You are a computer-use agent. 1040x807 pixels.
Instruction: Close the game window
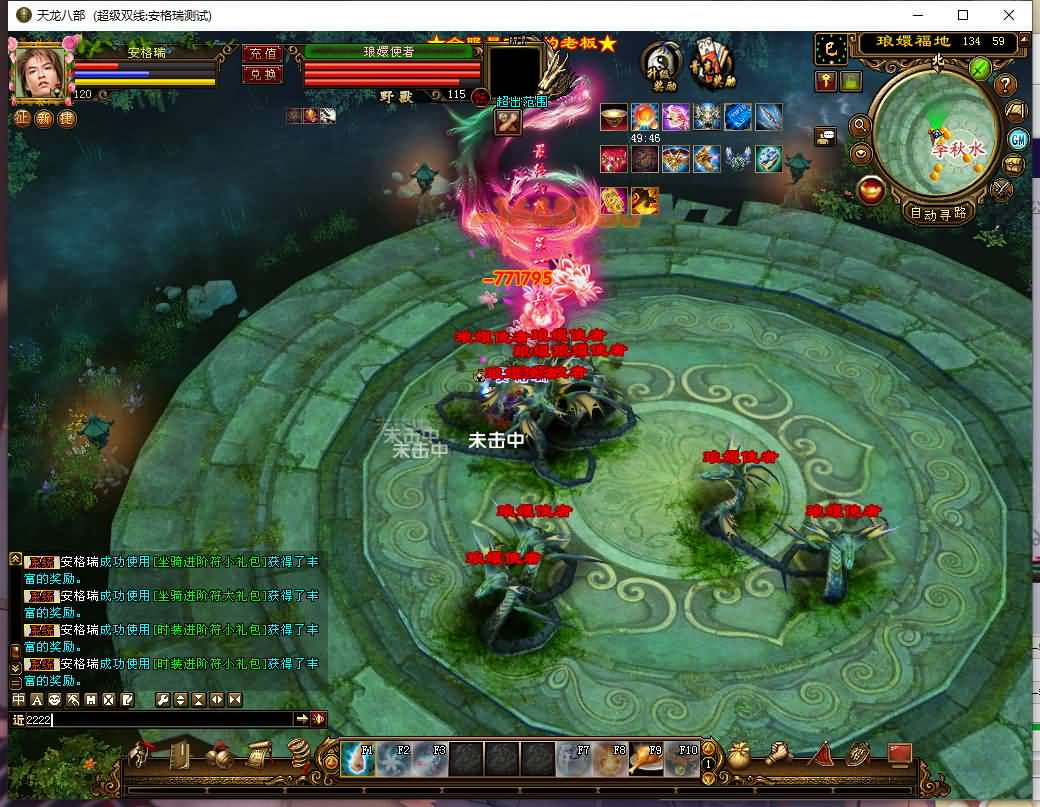coord(1009,15)
